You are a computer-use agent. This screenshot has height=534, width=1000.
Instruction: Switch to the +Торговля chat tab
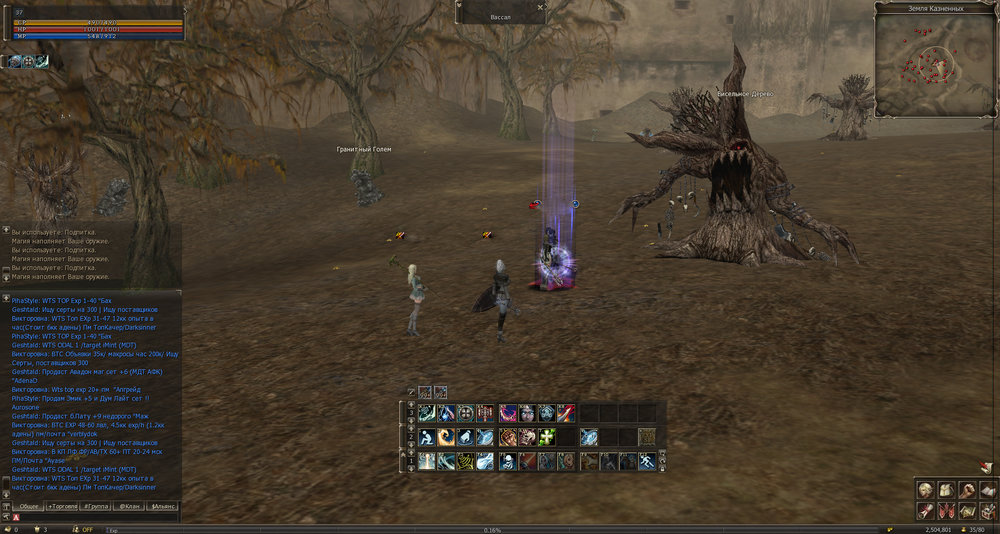point(64,507)
